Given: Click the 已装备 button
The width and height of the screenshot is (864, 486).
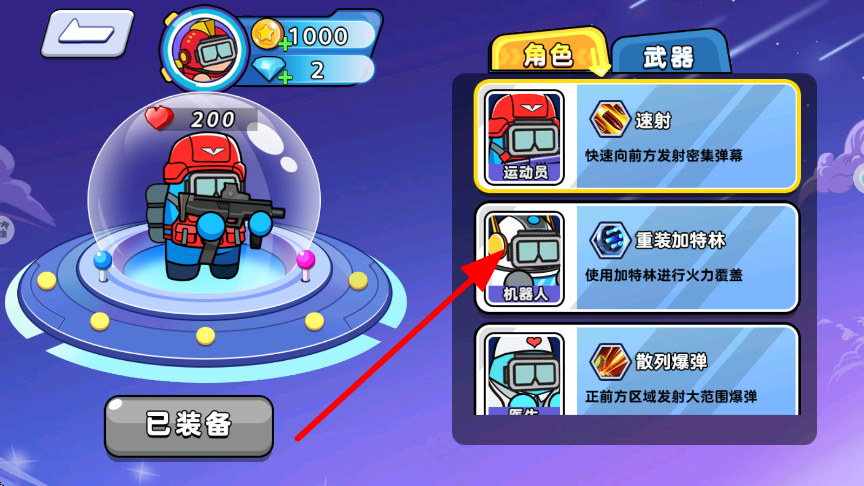Looking at the screenshot, I should pyautogui.click(x=189, y=425).
